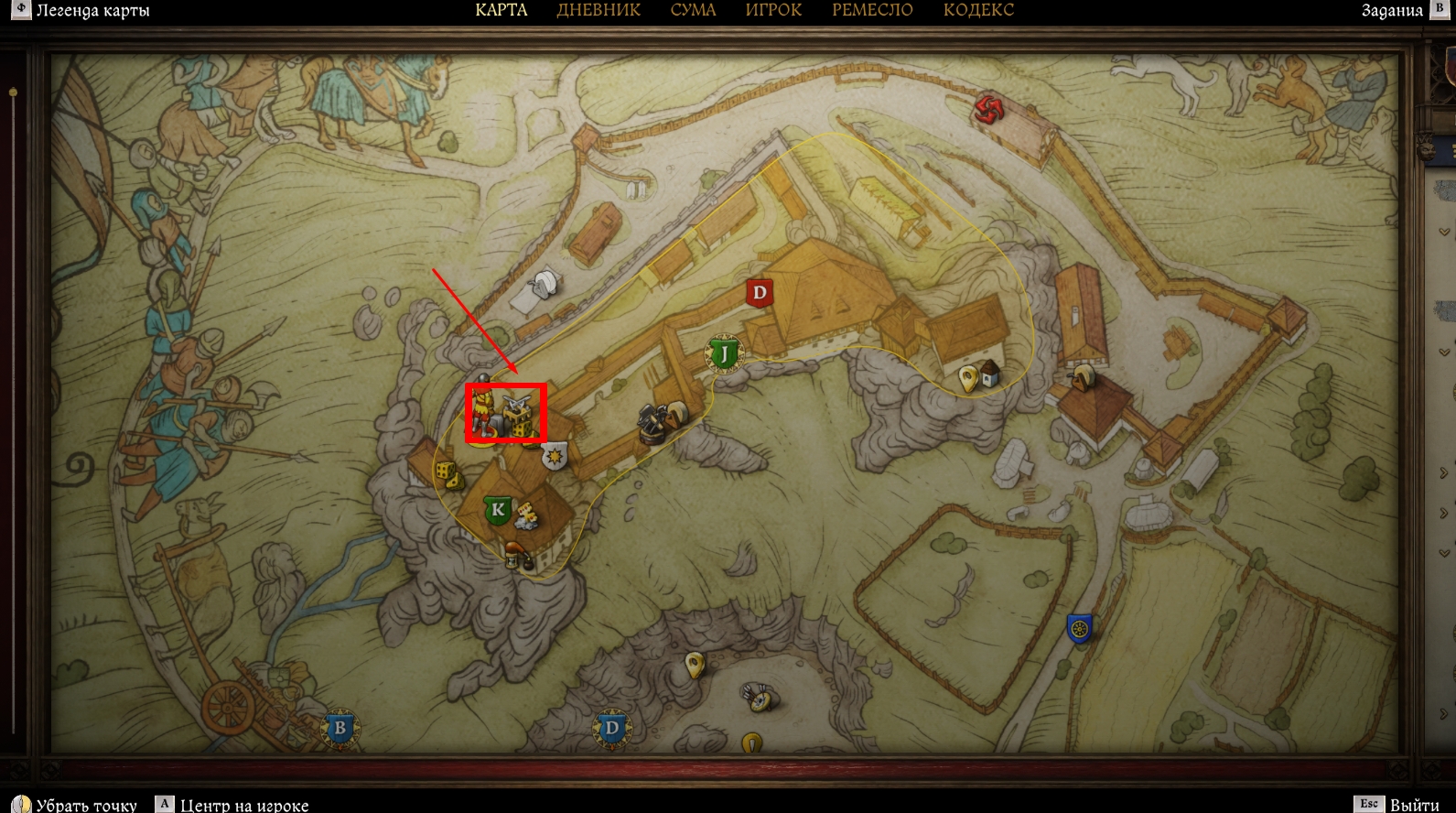Open the Дневник (journal) tab

[599, 10]
